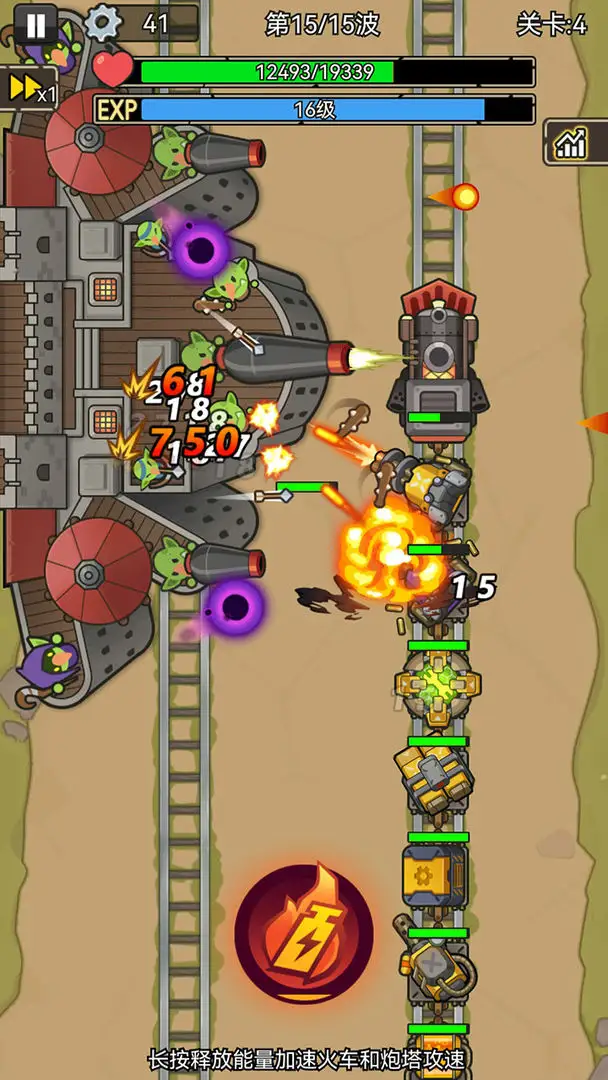
Task: Open the stats chart panel
Action: [573, 143]
